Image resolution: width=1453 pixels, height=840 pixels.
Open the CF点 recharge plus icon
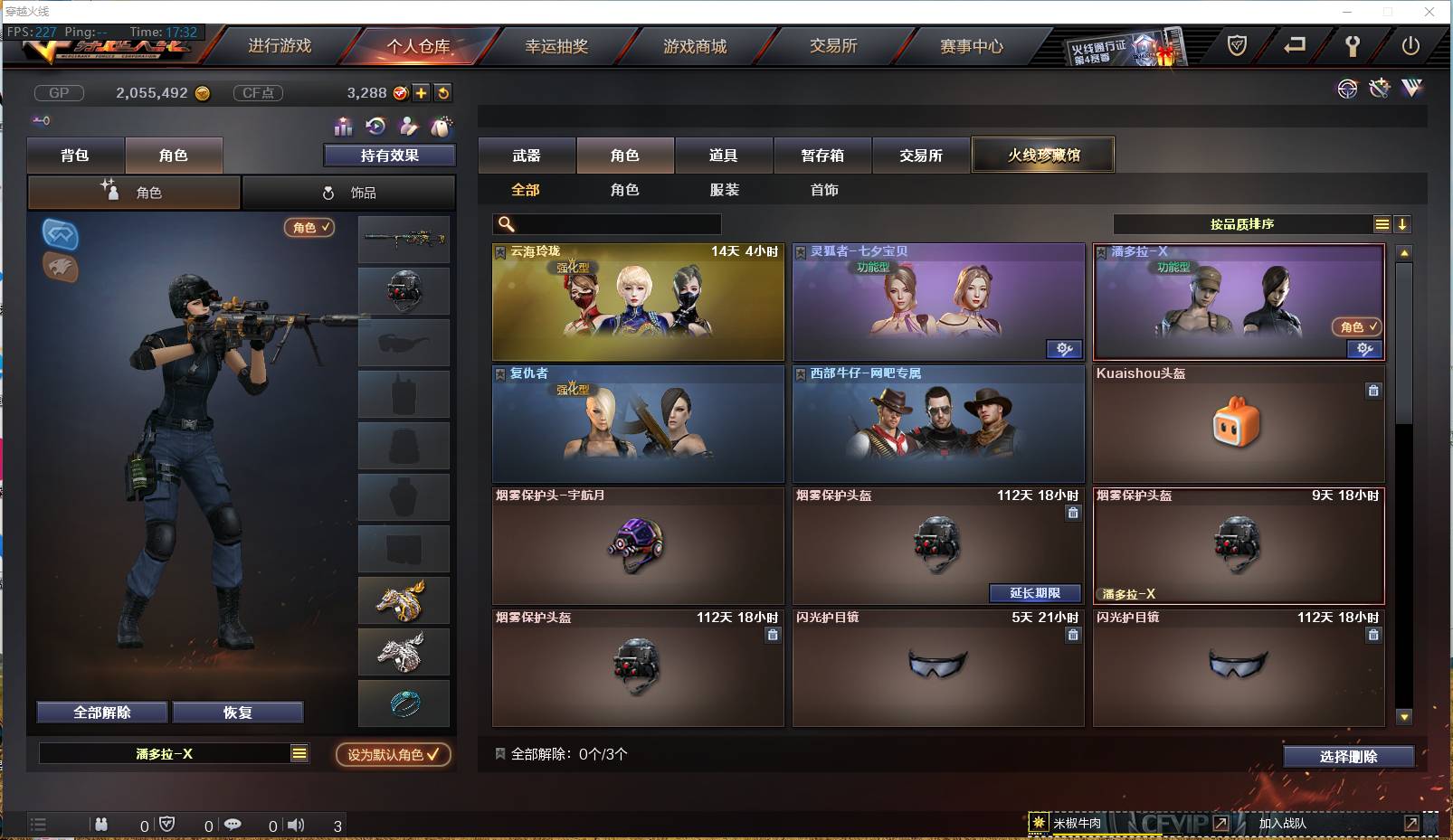click(422, 92)
